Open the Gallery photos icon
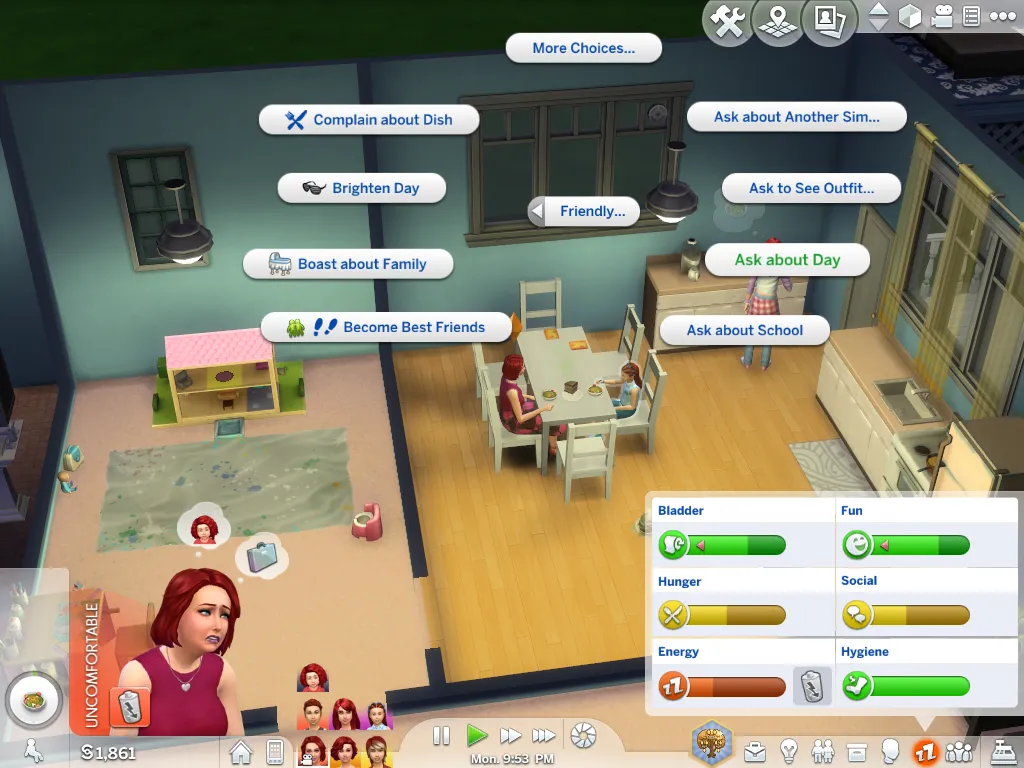Viewport: 1024px width, 768px height. click(826, 21)
